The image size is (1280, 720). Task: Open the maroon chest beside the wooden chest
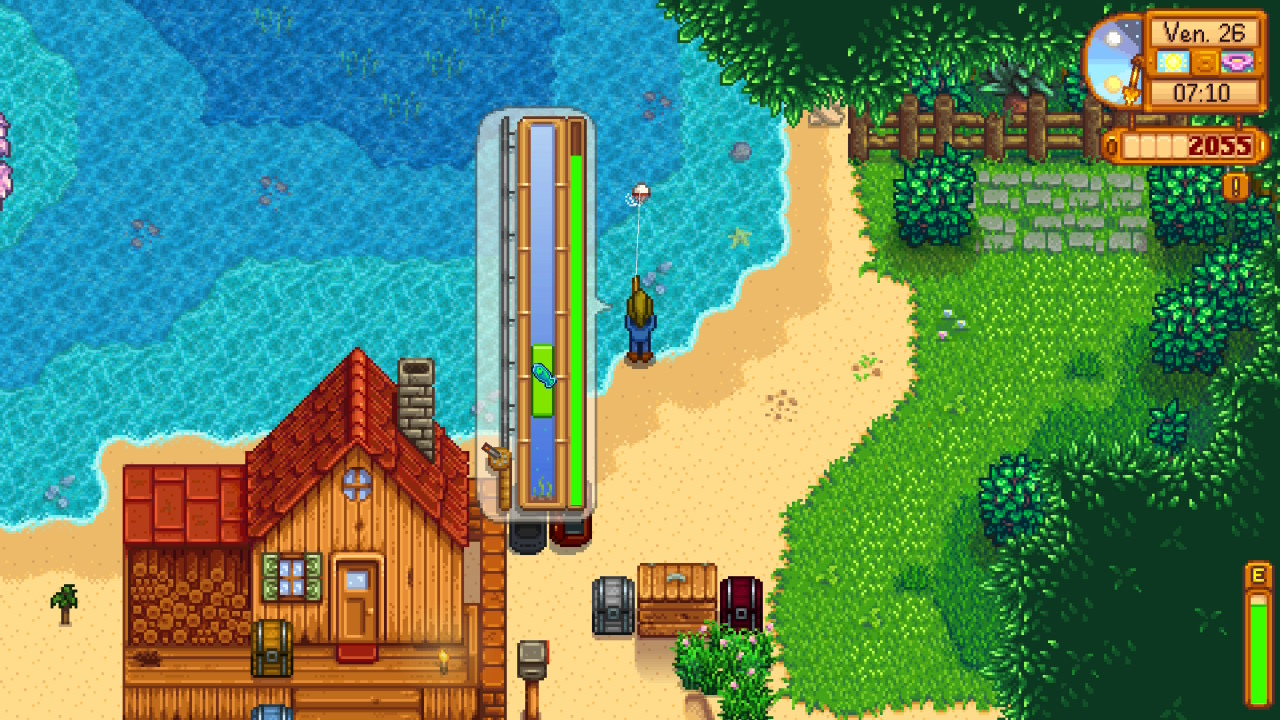(x=741, y=603)
